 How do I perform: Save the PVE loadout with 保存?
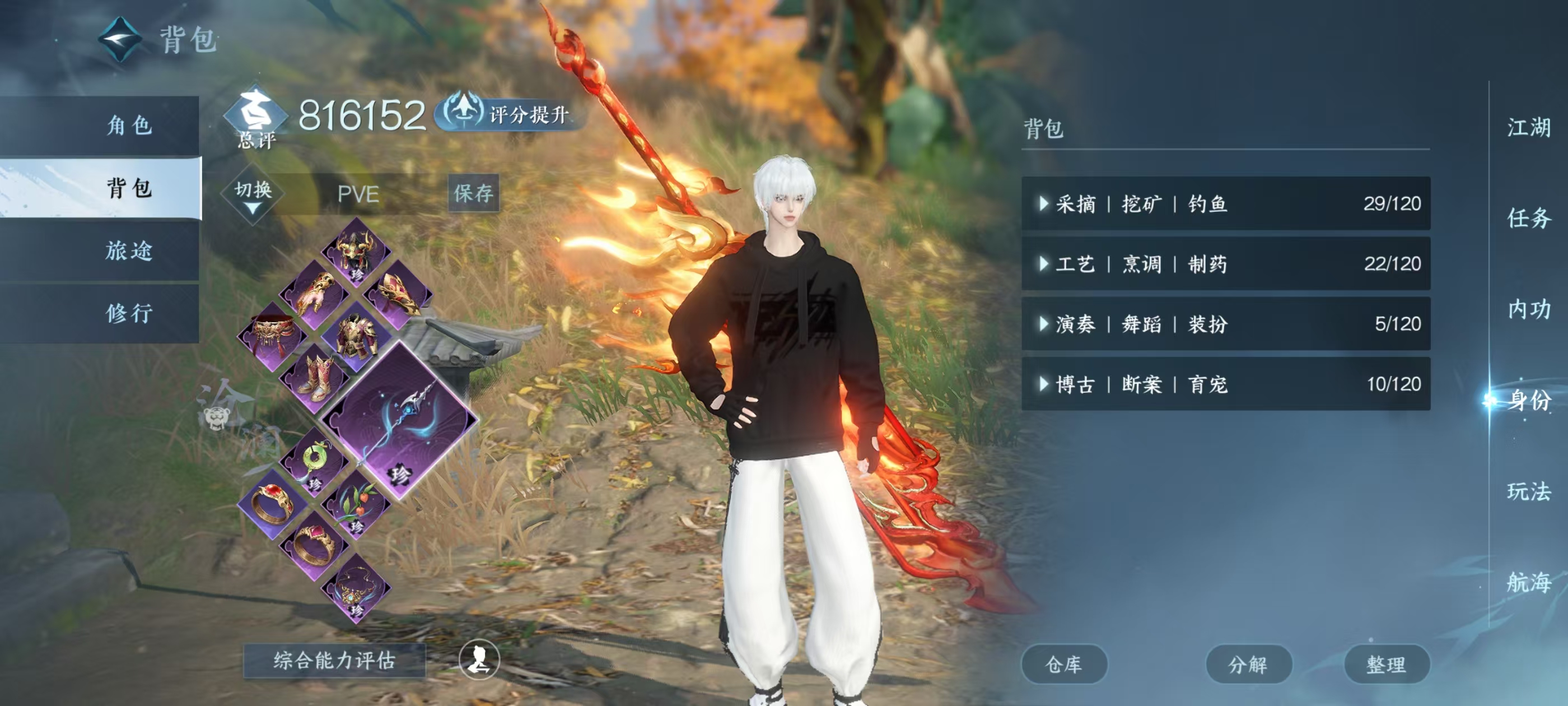click(473, 193)
